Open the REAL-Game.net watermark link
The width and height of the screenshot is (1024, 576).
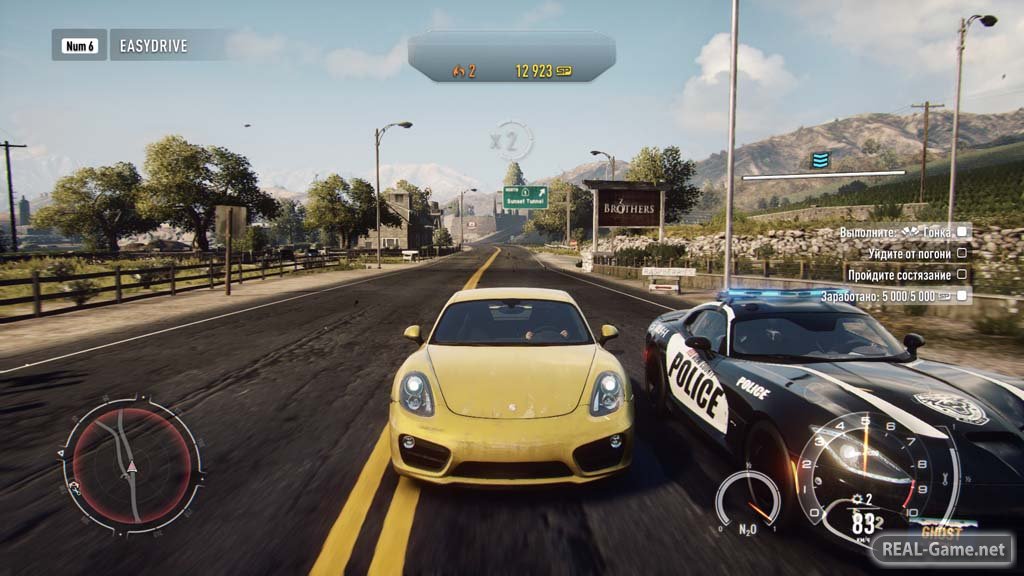941,549
